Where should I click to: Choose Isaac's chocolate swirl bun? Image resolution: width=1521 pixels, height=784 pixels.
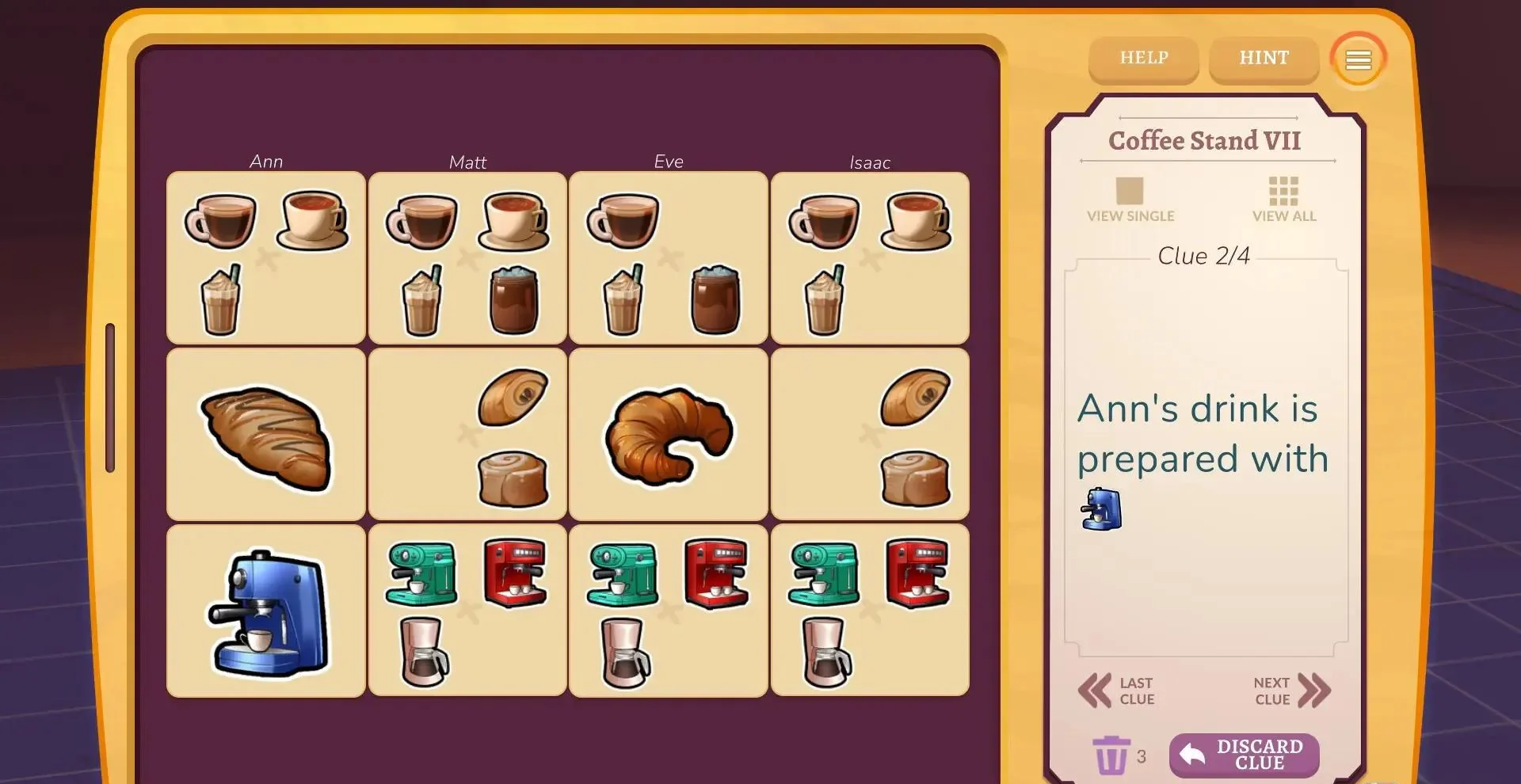pyautogui.click(x=915, y=396)
